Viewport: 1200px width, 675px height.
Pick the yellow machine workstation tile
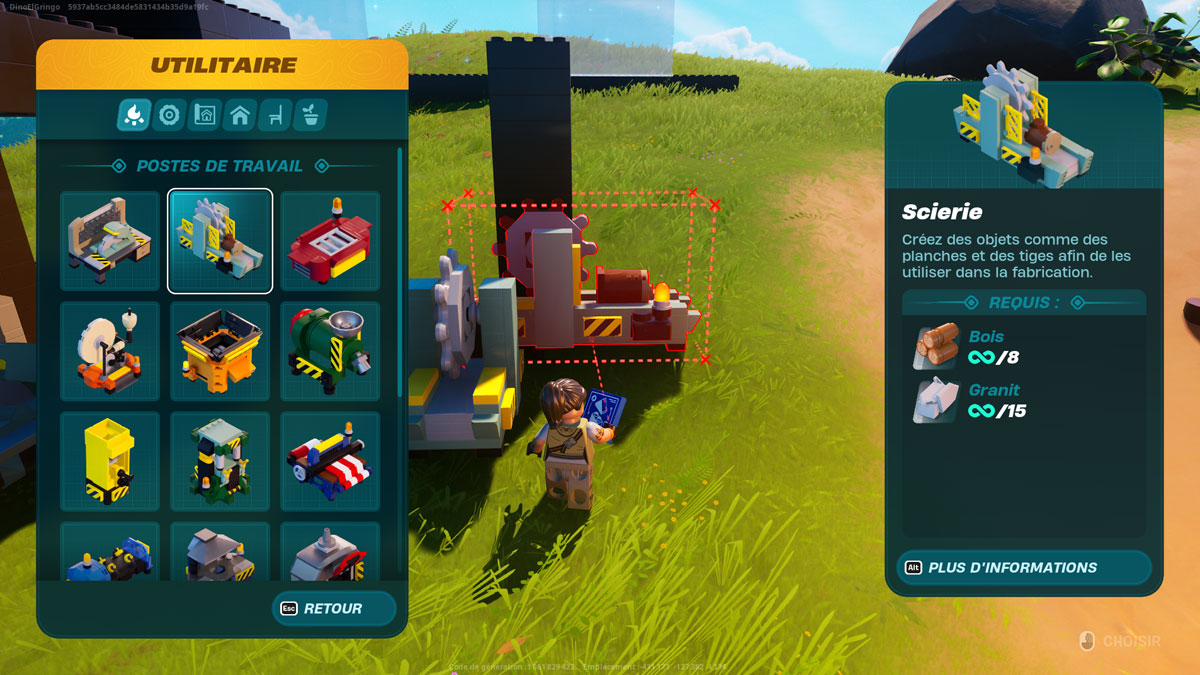coord(110,461)
